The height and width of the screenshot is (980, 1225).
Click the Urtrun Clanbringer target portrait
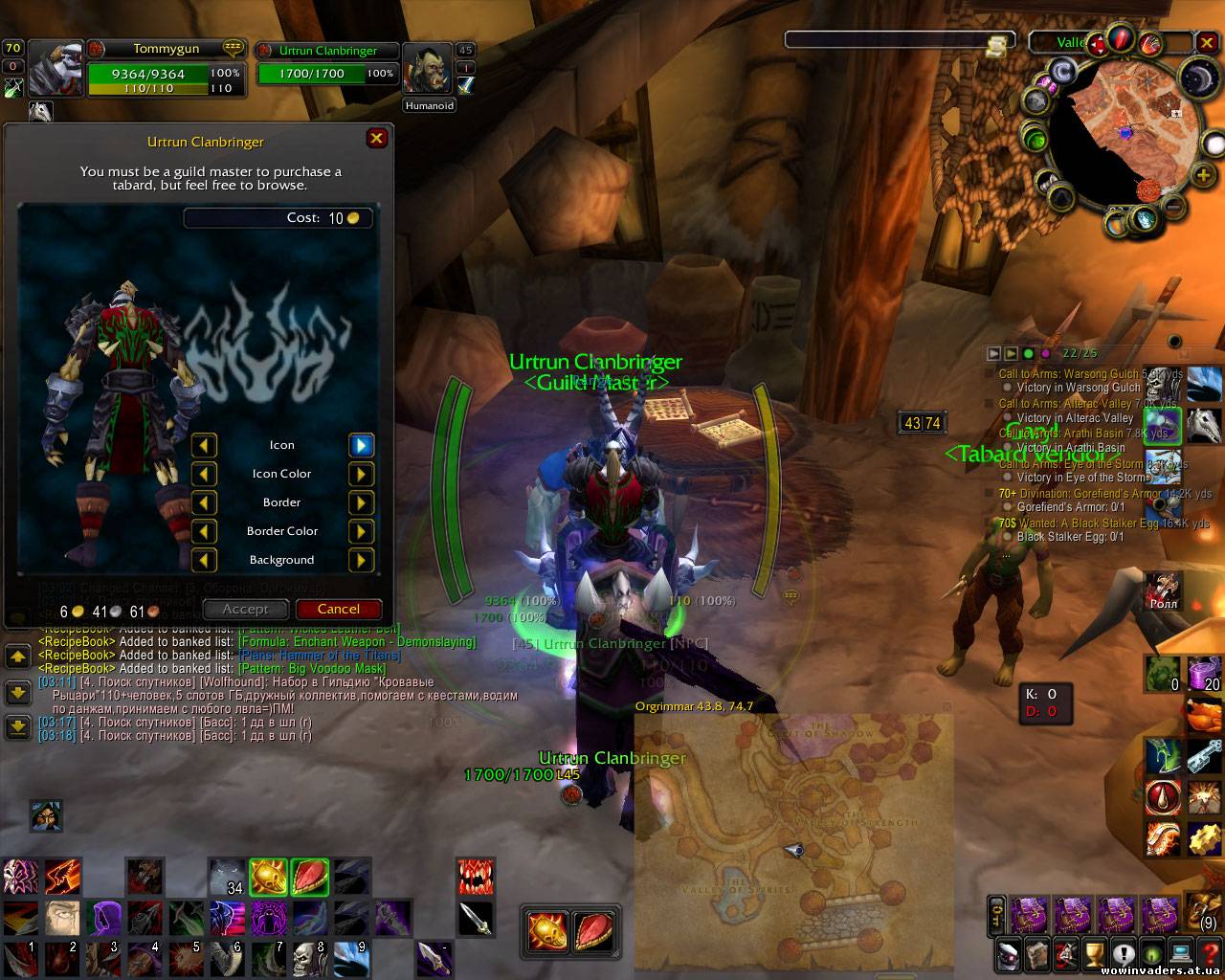point(428,69)
